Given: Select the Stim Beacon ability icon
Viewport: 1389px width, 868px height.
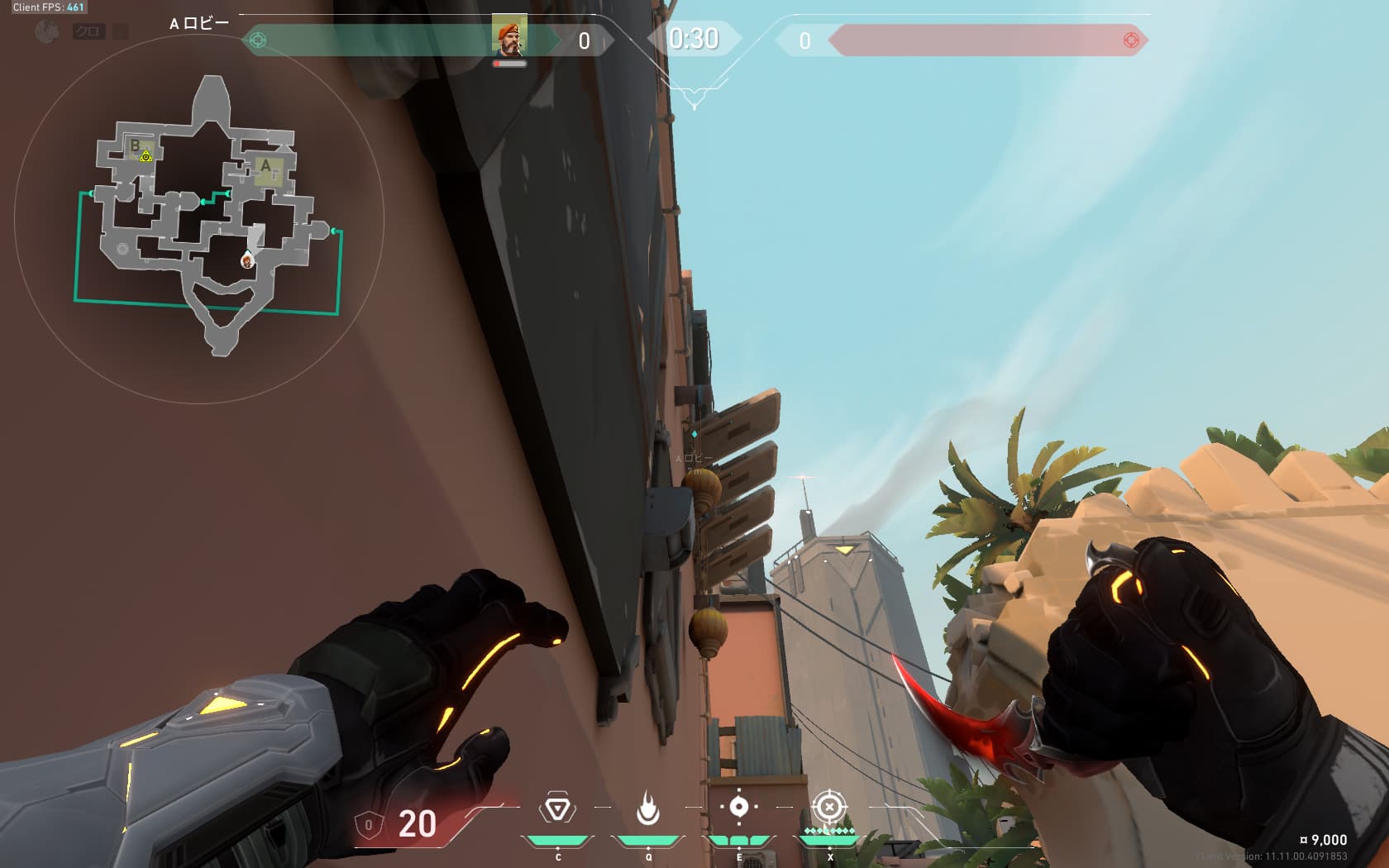Looking at the screenshot, I should pyautogui.click(x=558, y=808).
